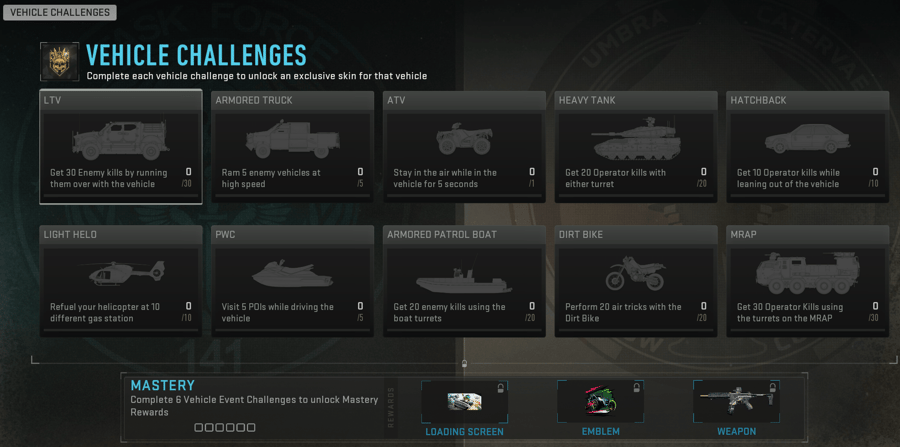This screenshot has height=447, width=900.
Task: Choose the ATV air-time challenge
Action: 464,147
